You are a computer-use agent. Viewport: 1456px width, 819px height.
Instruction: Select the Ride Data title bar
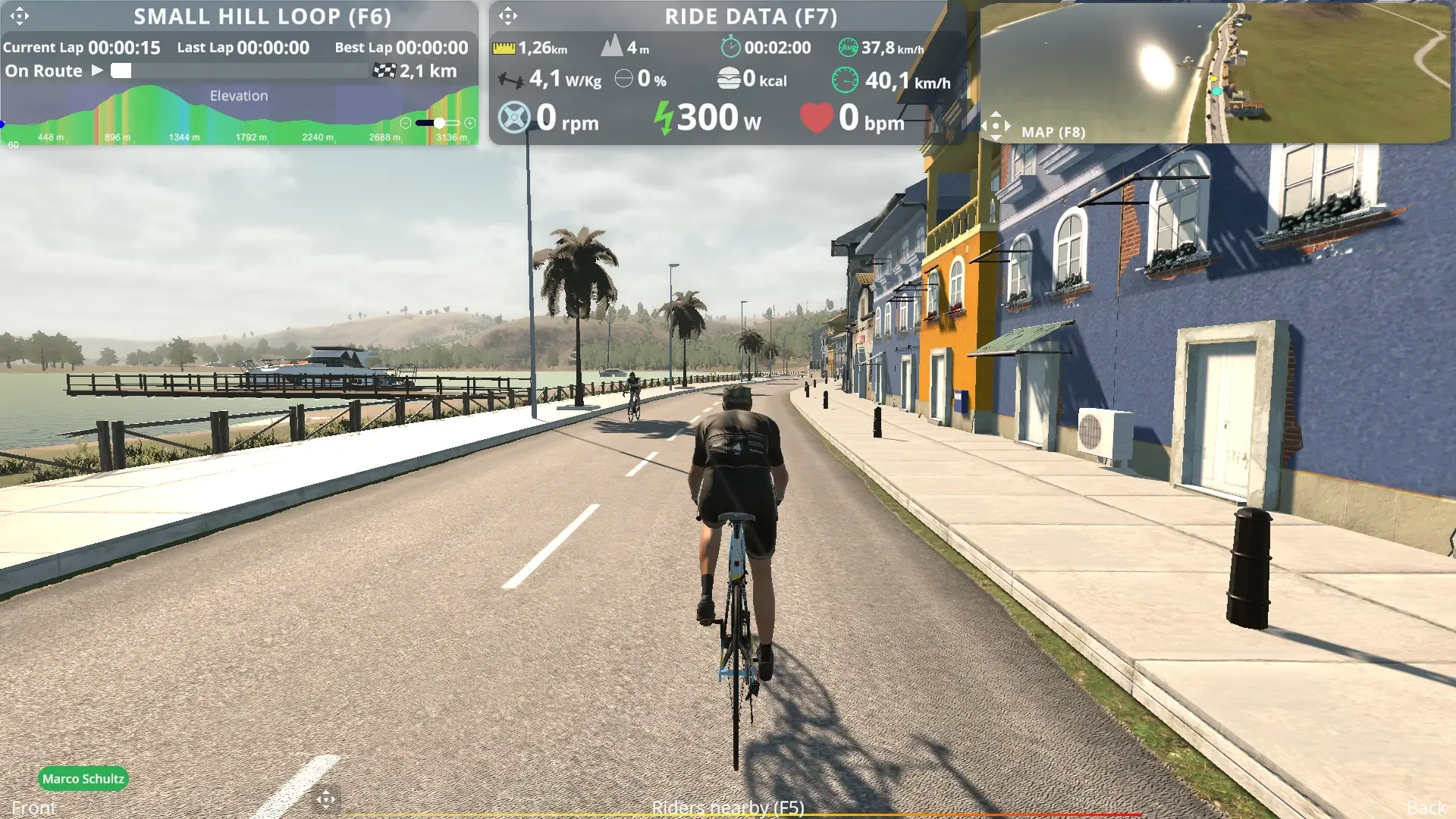click(751, 16)
